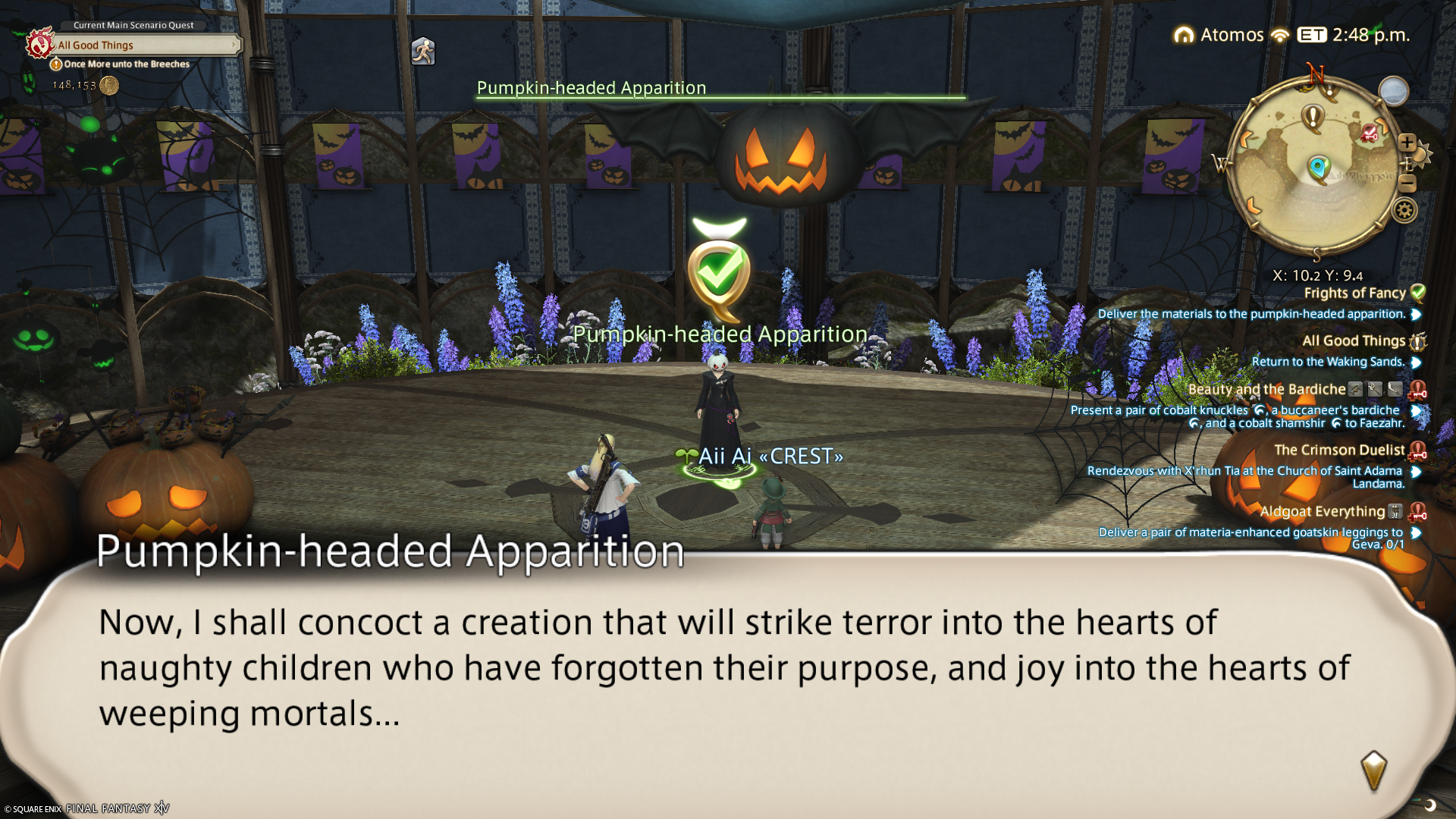Click the weather orb beside the minimap
Image resolution: width=1456 pixels, height=819 pixels.
tap(1393, 92)
